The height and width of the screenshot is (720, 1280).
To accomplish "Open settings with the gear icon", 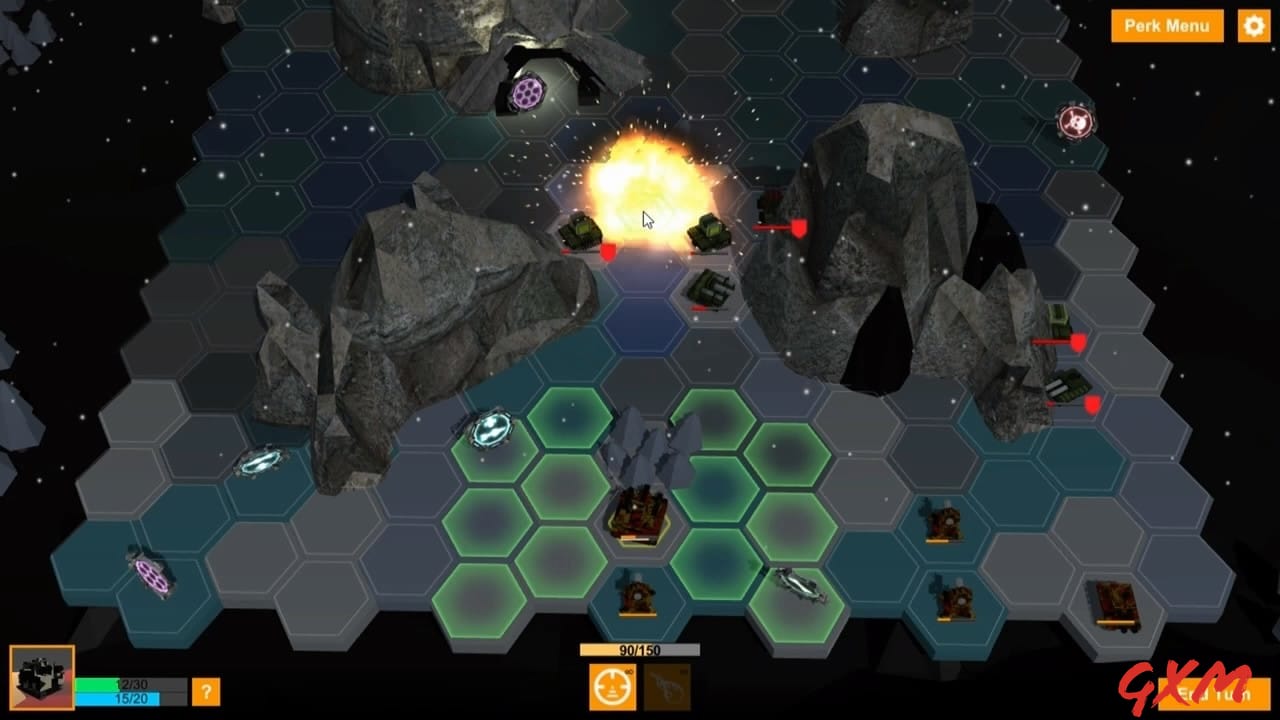I will click(x=1253, y=26).
